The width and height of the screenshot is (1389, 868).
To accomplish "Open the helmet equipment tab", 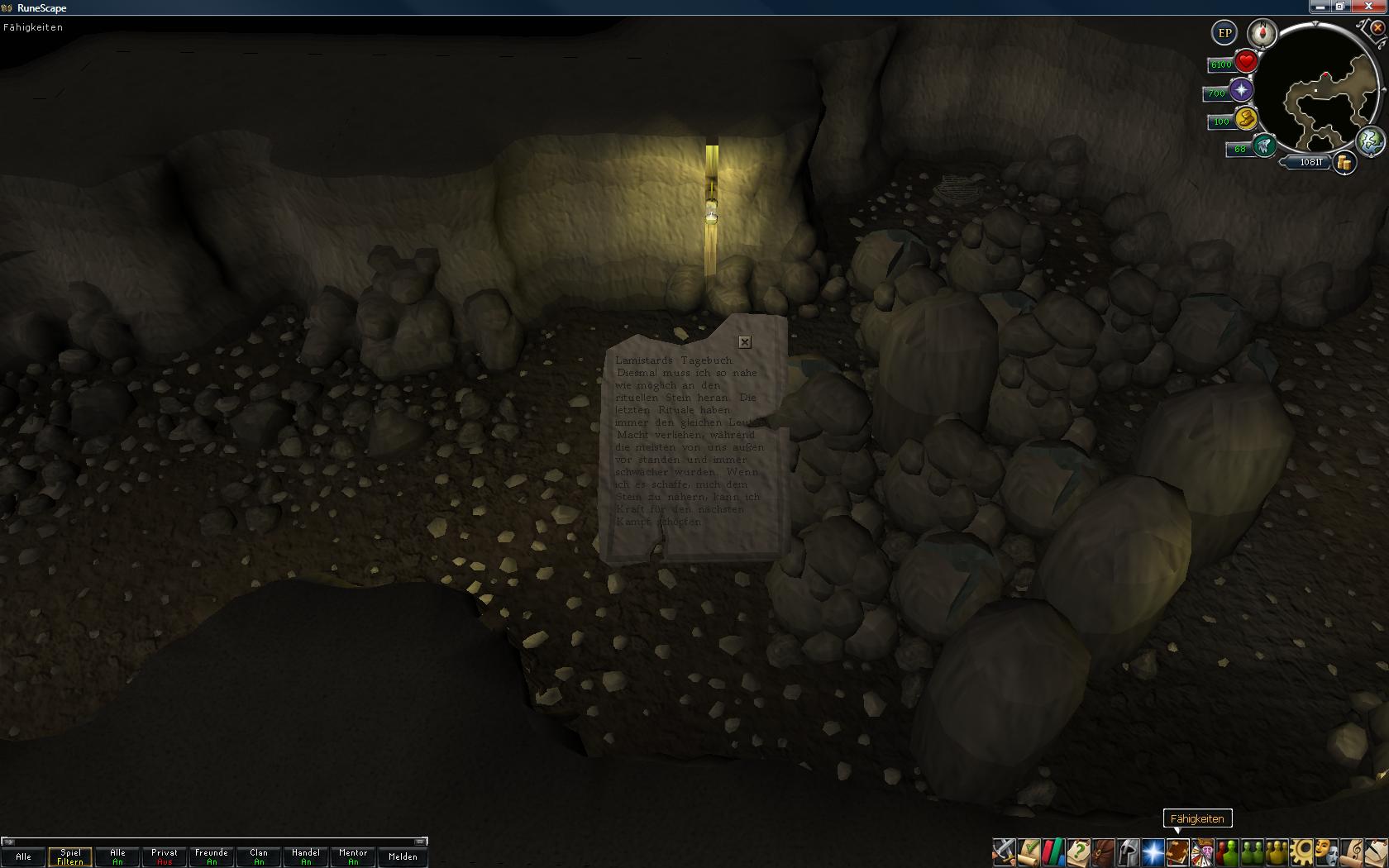I will (1128, 851).
